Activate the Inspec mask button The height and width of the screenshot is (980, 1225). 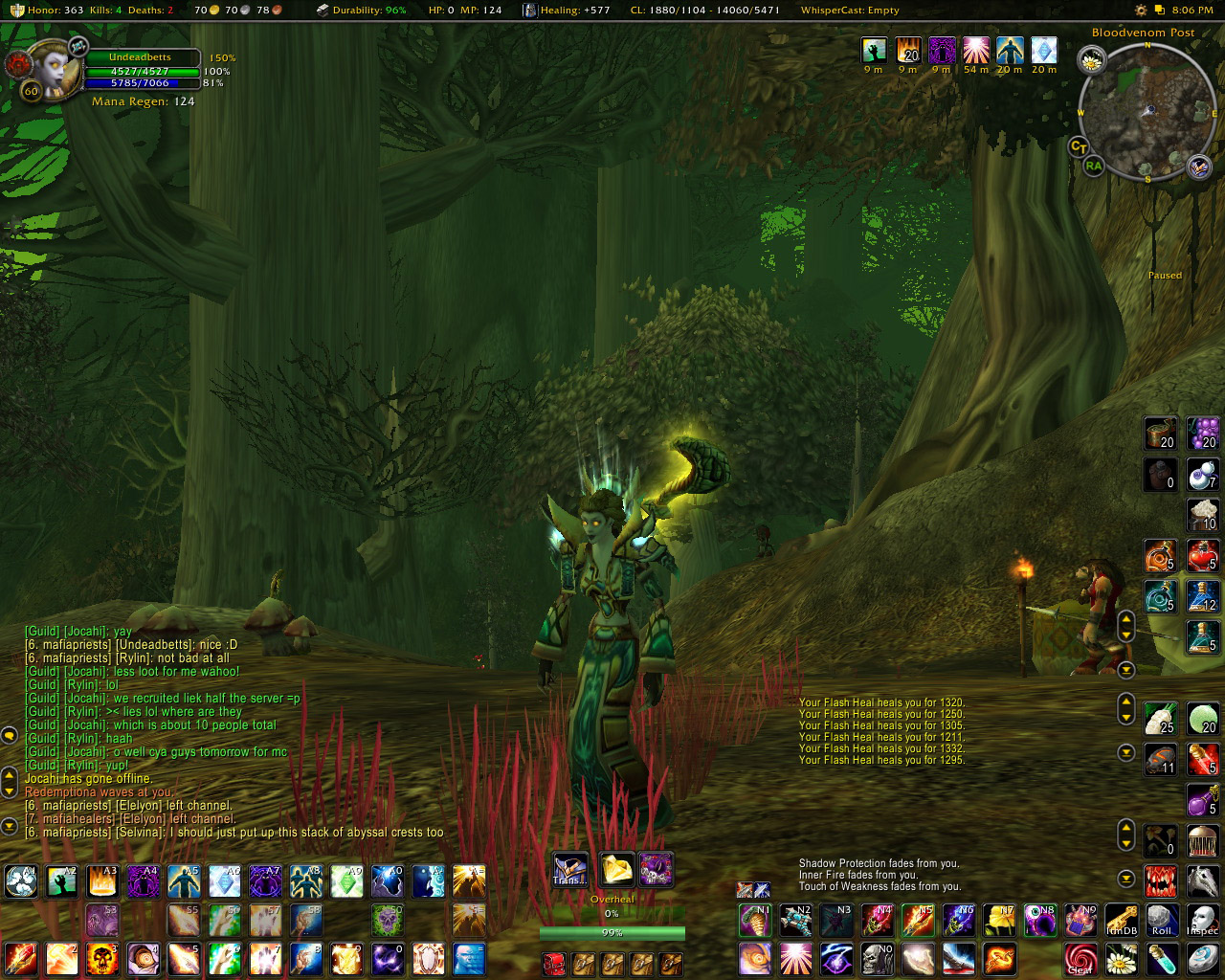tap(1202, 920)
